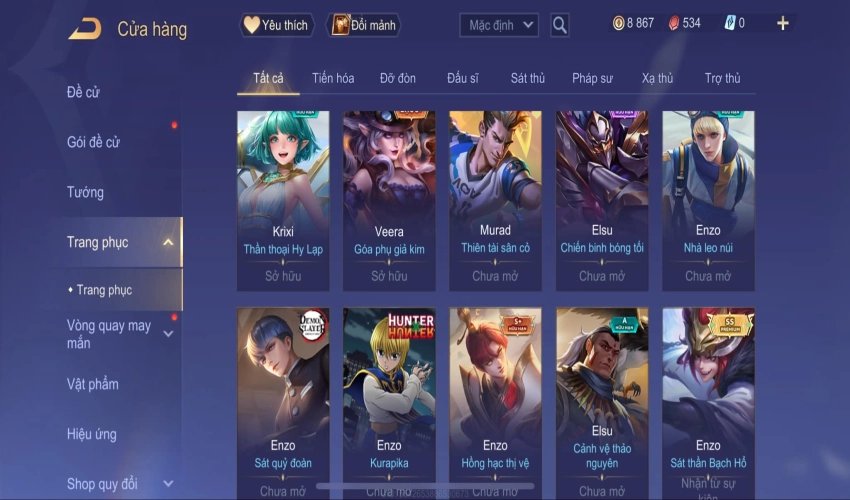This screenshot has width=850, height=500.
Task: Show the Sát thủ category
Action: pos(527,78)
